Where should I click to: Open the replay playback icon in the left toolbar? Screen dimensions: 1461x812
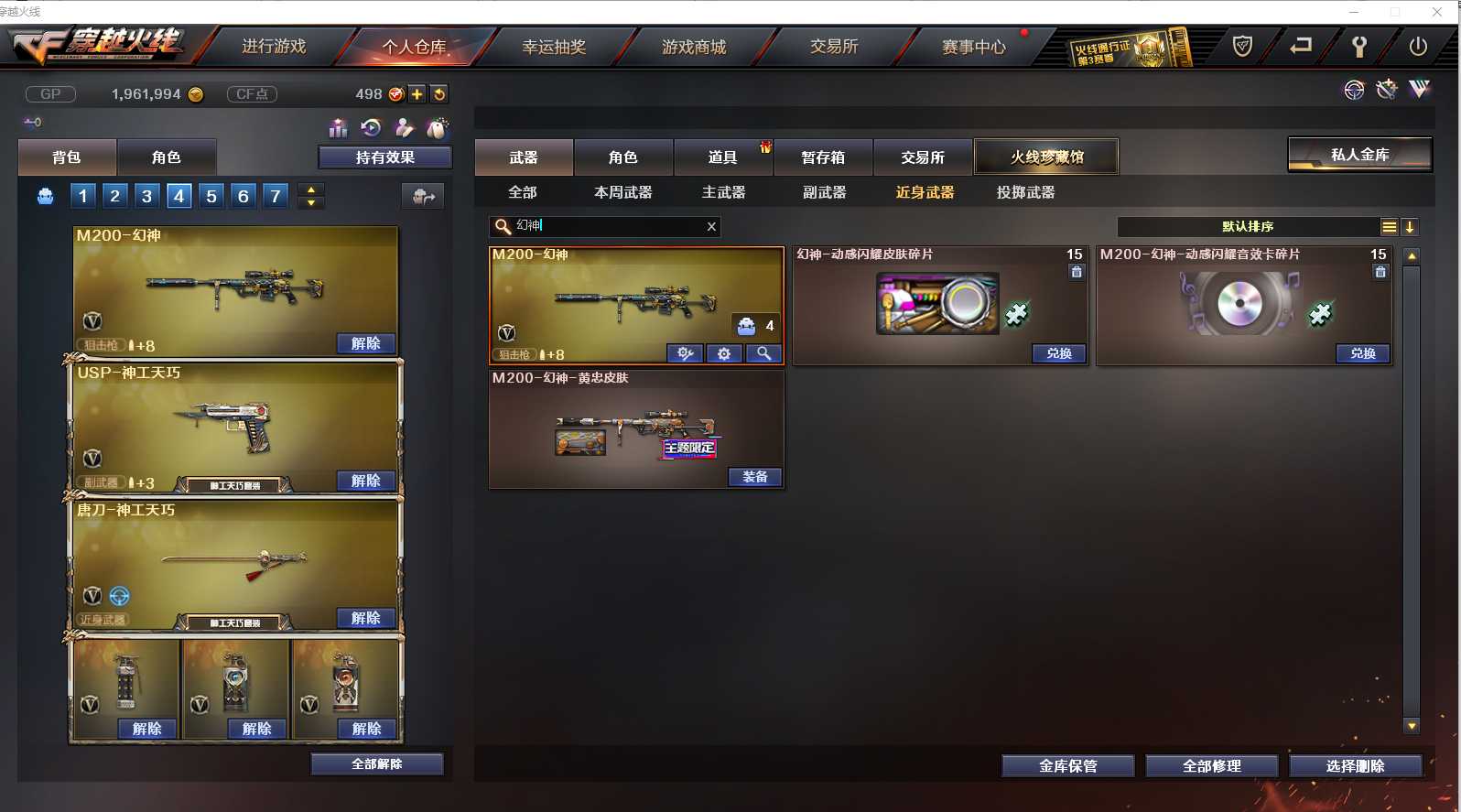click(370, 128)
